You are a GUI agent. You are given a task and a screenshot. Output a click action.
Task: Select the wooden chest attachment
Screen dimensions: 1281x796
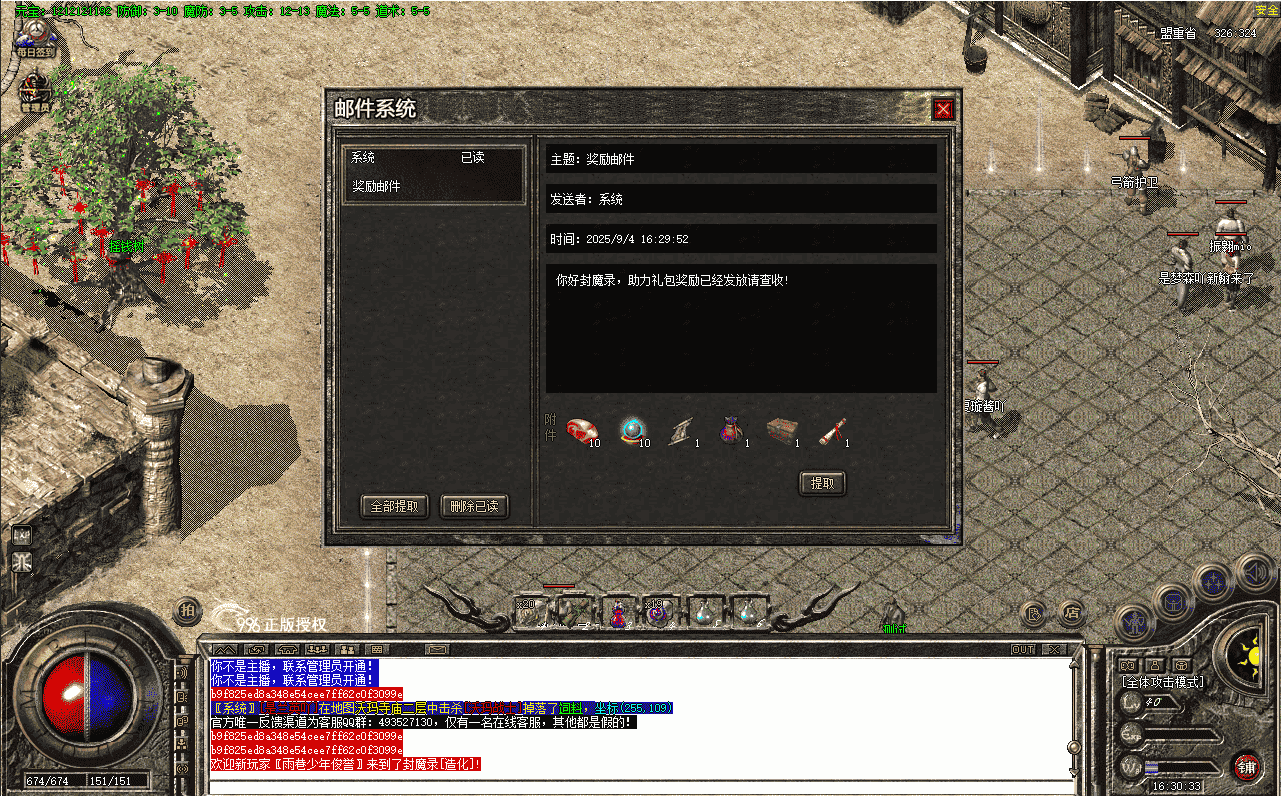point(781,430)
